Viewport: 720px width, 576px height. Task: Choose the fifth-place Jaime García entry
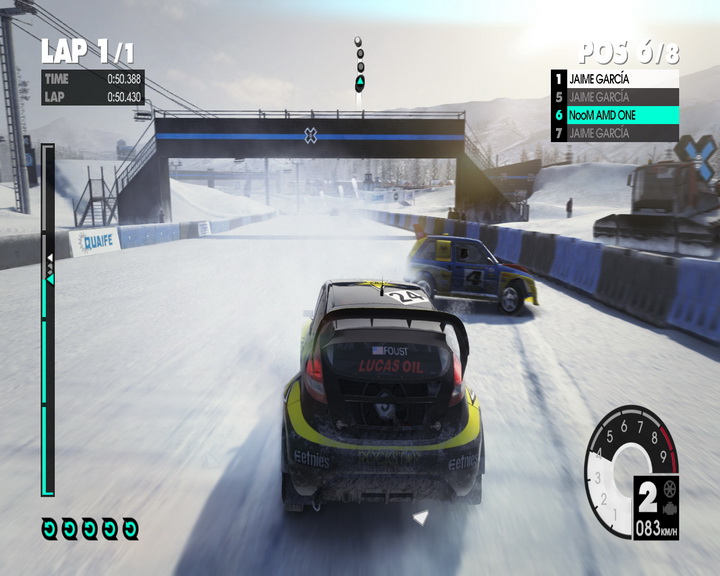pos(614,97)
